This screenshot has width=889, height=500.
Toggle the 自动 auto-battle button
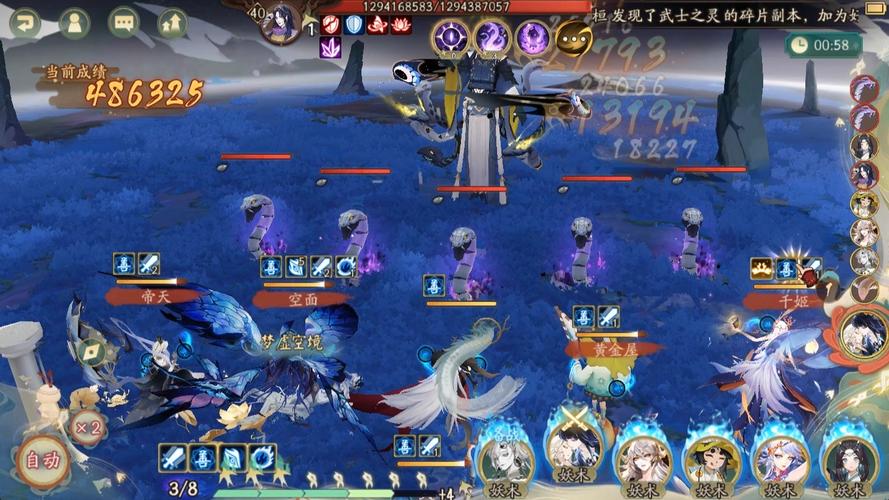point(41,461)
